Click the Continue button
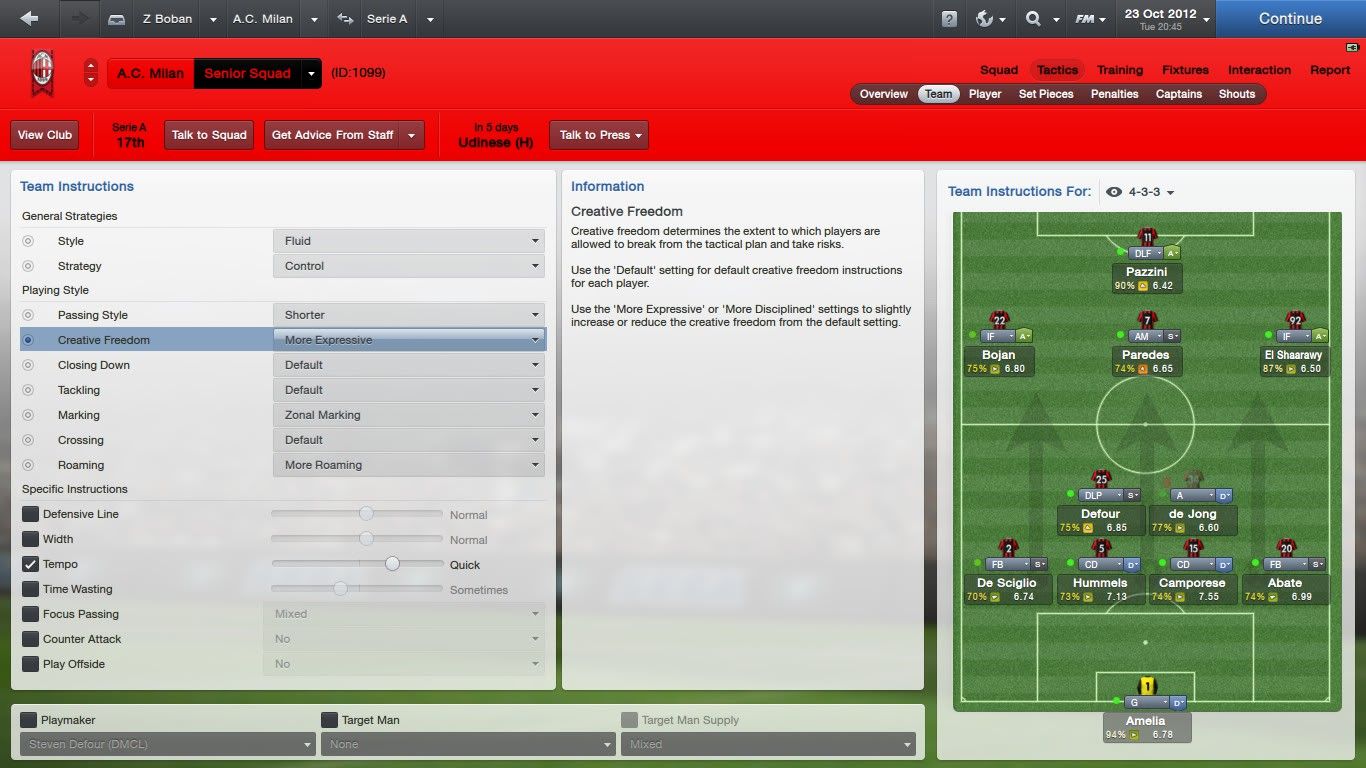The image size is (1366, 768). pyautogui.click(x=1290, y=18)
